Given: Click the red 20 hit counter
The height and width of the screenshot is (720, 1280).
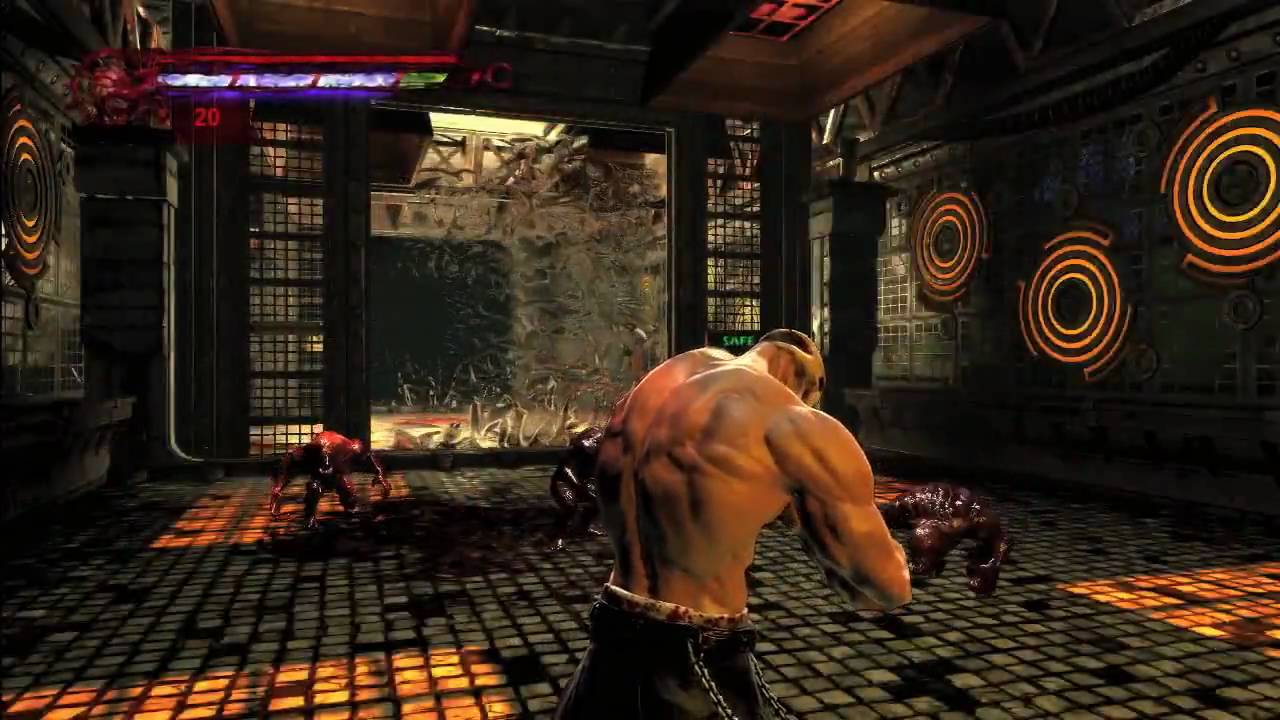Looking at the screenshot, I should (x=209, y=118).
